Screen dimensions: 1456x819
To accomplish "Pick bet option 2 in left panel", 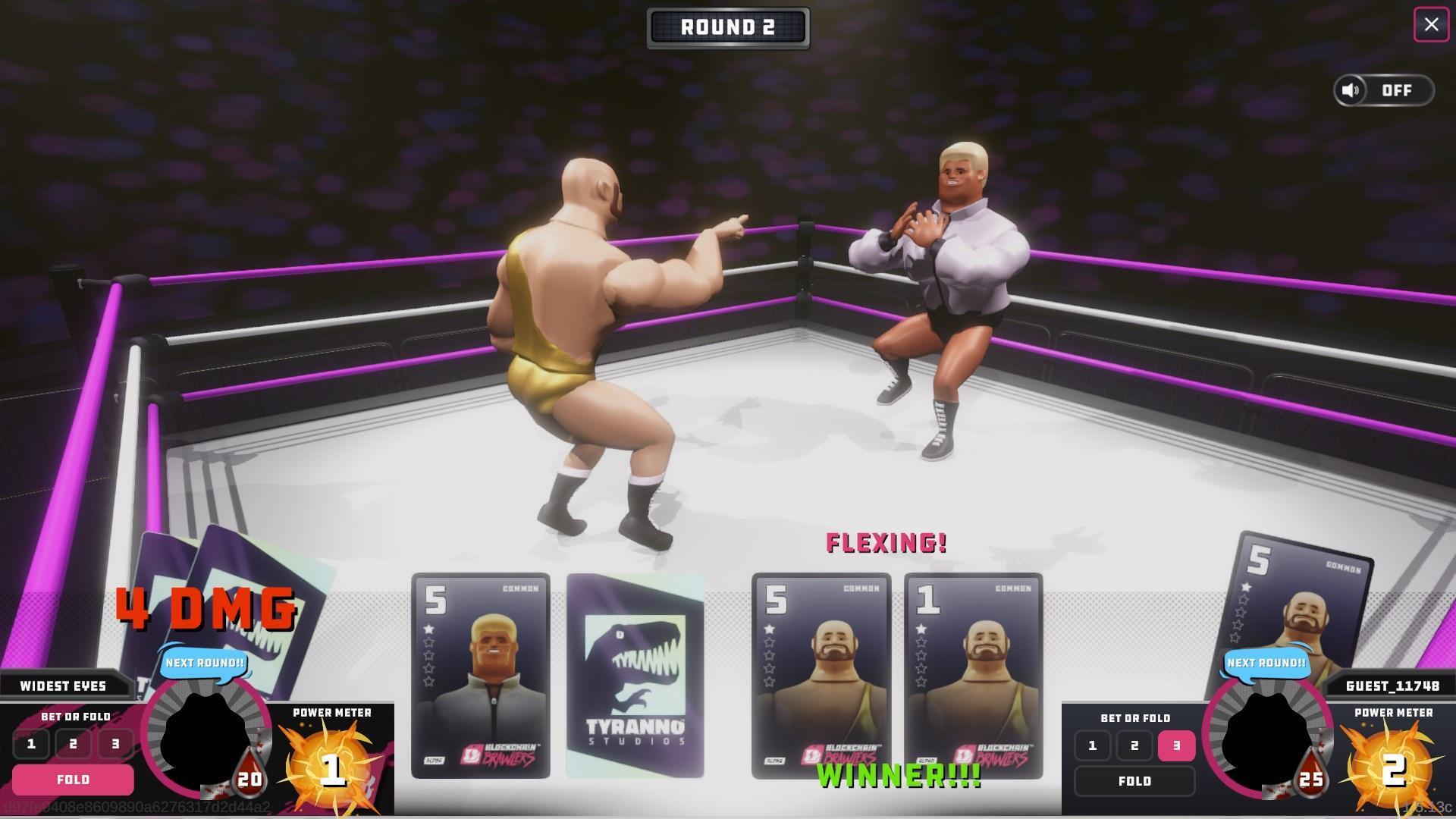I will pyautogui.click(x=73, y=744).
